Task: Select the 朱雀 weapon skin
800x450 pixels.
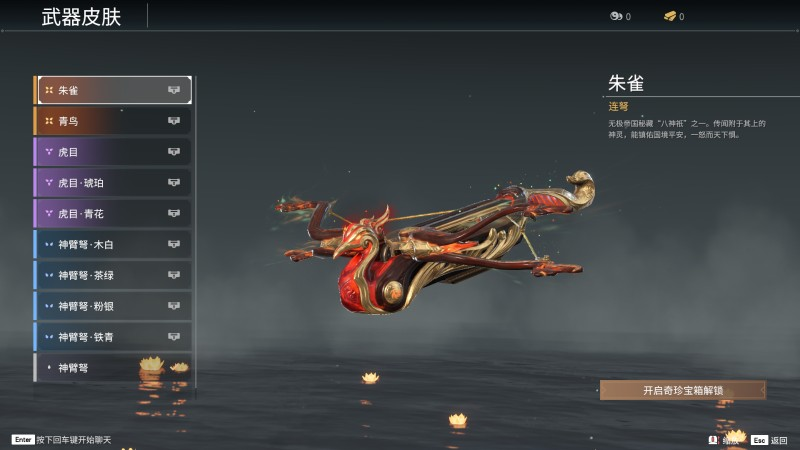Action: pos(113,90)
